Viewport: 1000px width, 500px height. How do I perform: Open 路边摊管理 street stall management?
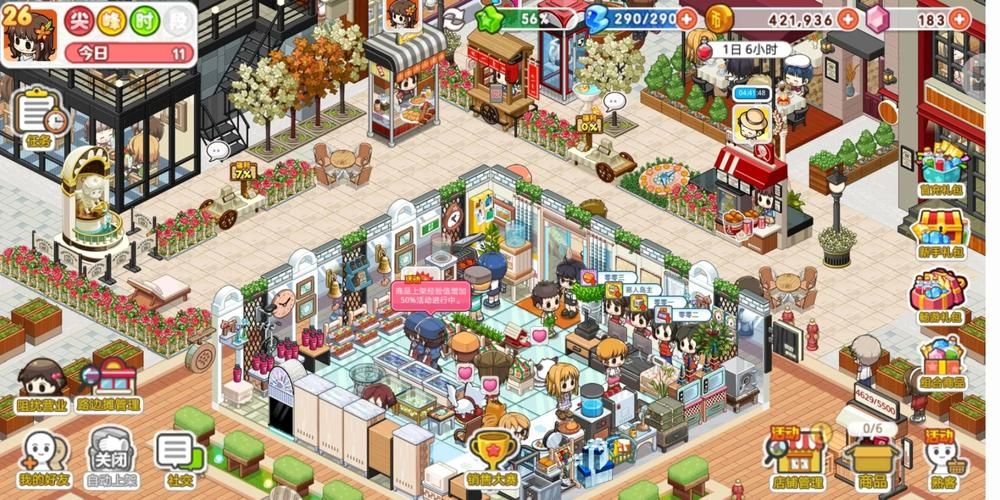coord(110,385)
